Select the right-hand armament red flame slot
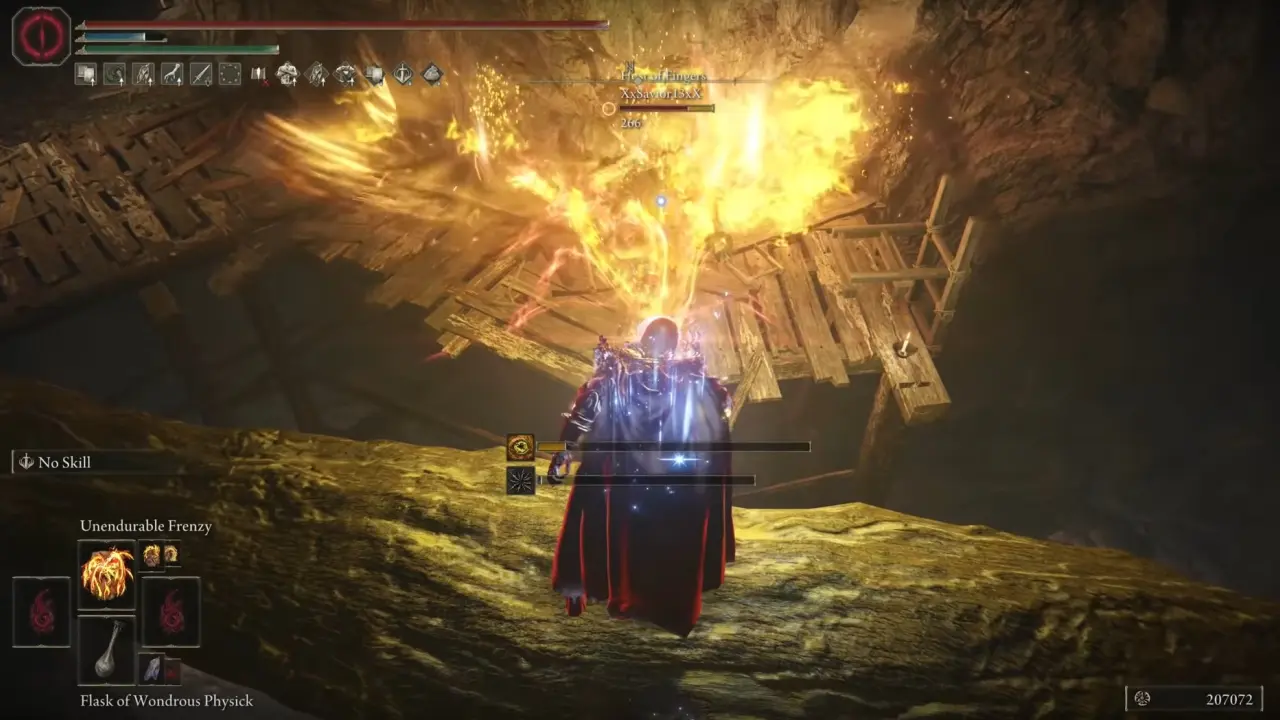The image size is (1280, 720). tap(170, 611)
